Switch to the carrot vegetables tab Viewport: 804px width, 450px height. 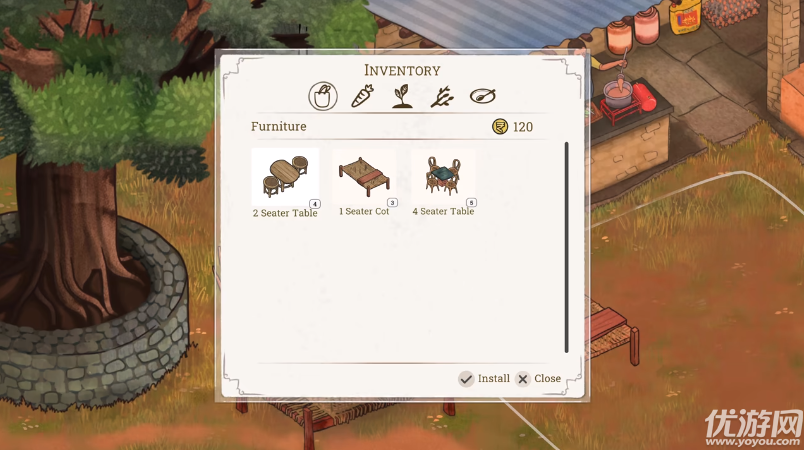363,96
